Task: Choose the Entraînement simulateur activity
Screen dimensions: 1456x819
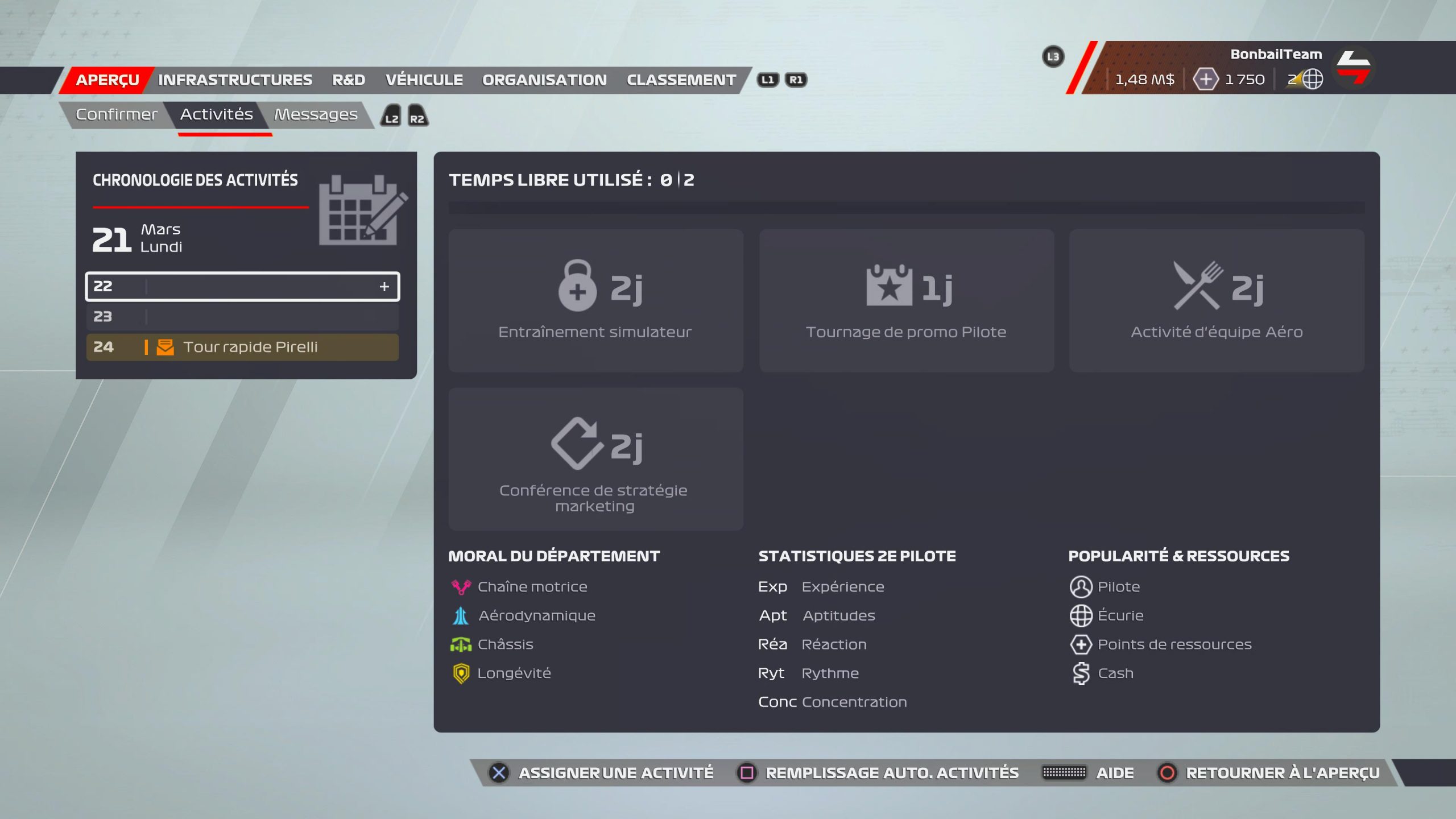Action: 595,300
